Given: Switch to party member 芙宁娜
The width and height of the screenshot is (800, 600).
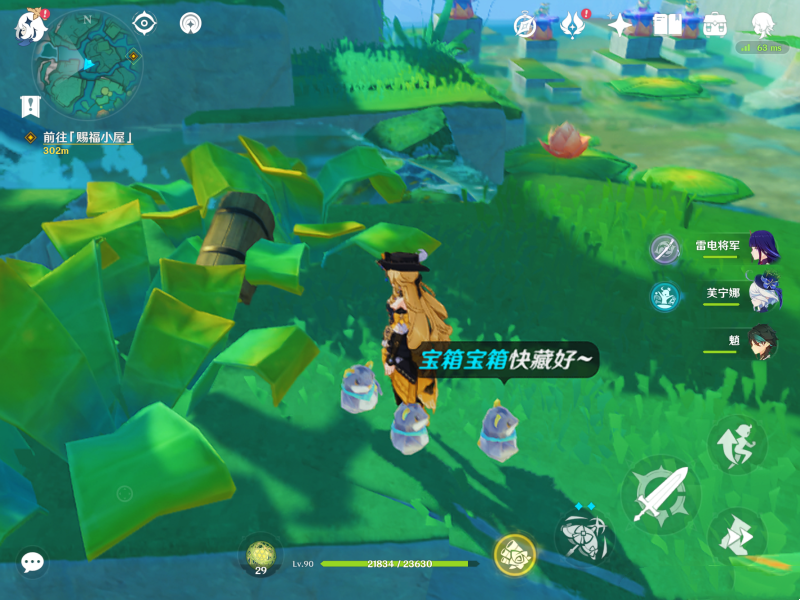Looking at the screenshot, I should pos(763,294).
